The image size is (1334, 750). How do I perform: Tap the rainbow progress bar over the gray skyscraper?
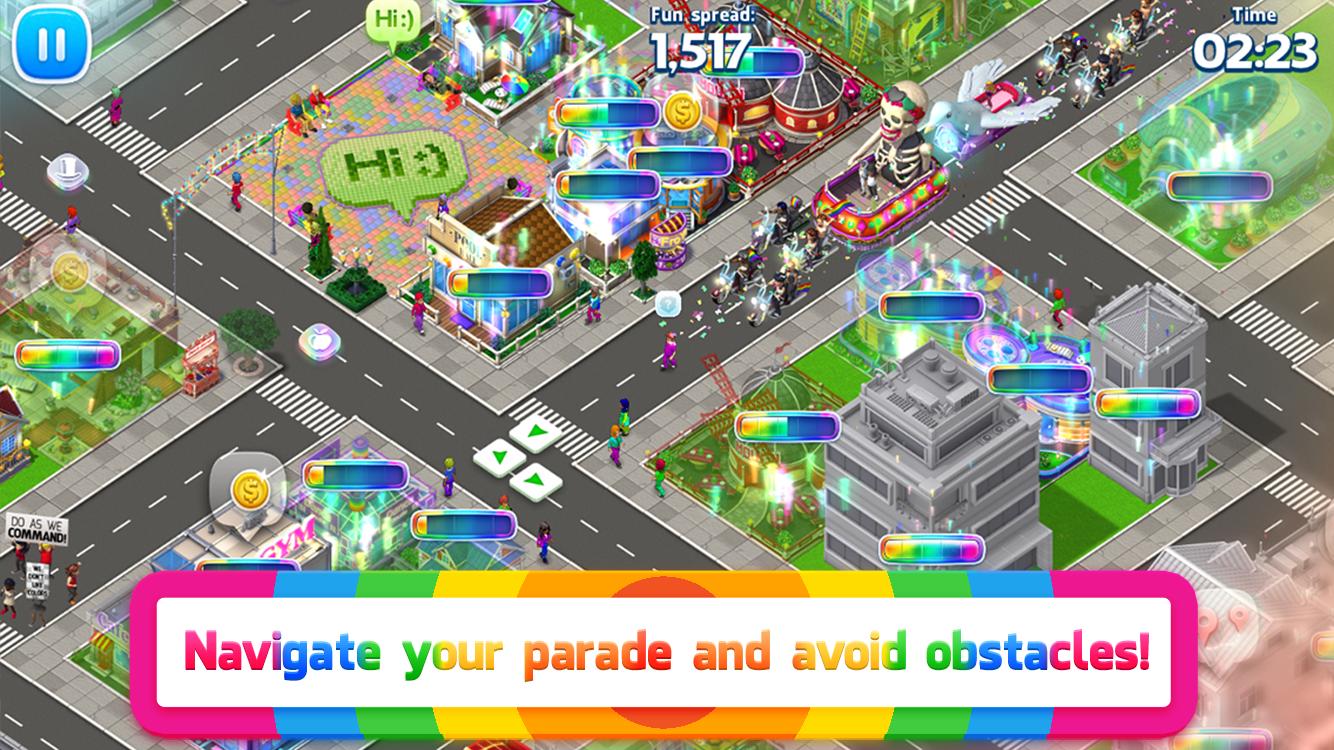[x=930, y=548]
